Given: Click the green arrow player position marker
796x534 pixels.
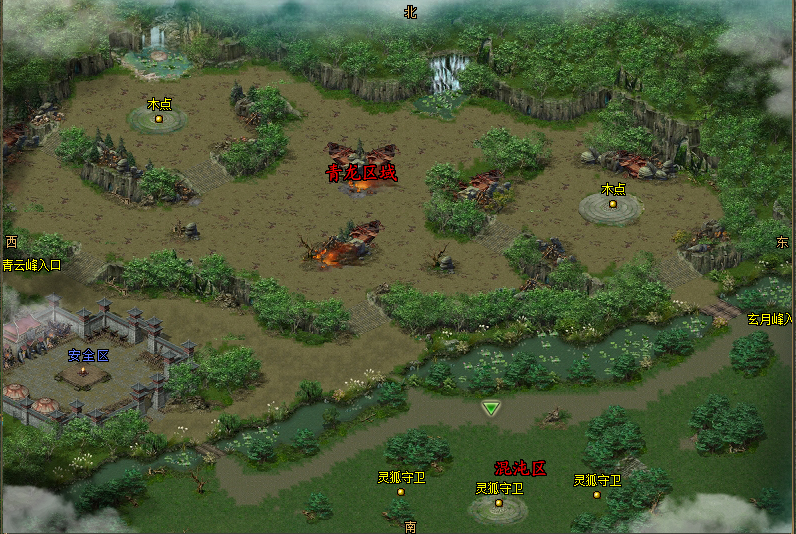Looking at the screenshot, I should pos(490,407).
